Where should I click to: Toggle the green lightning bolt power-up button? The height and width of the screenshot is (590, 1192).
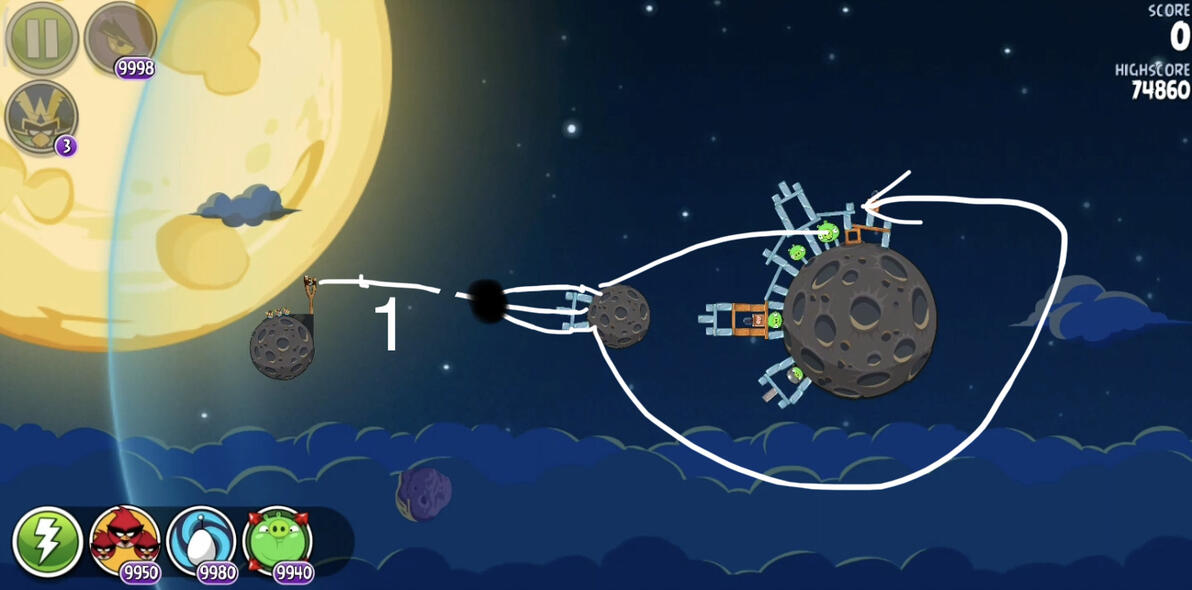(47, 542)
